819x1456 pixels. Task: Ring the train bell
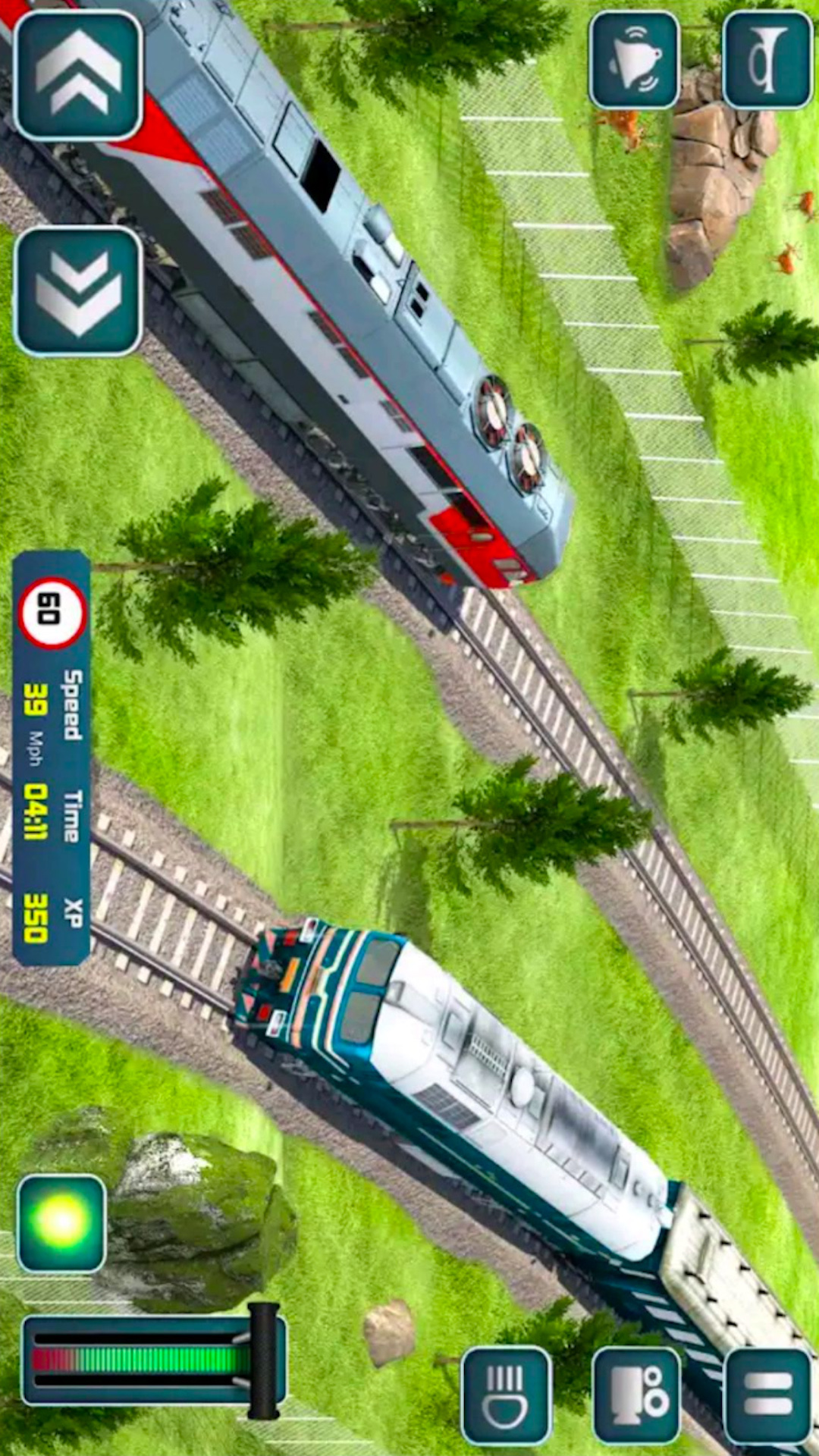635,60
